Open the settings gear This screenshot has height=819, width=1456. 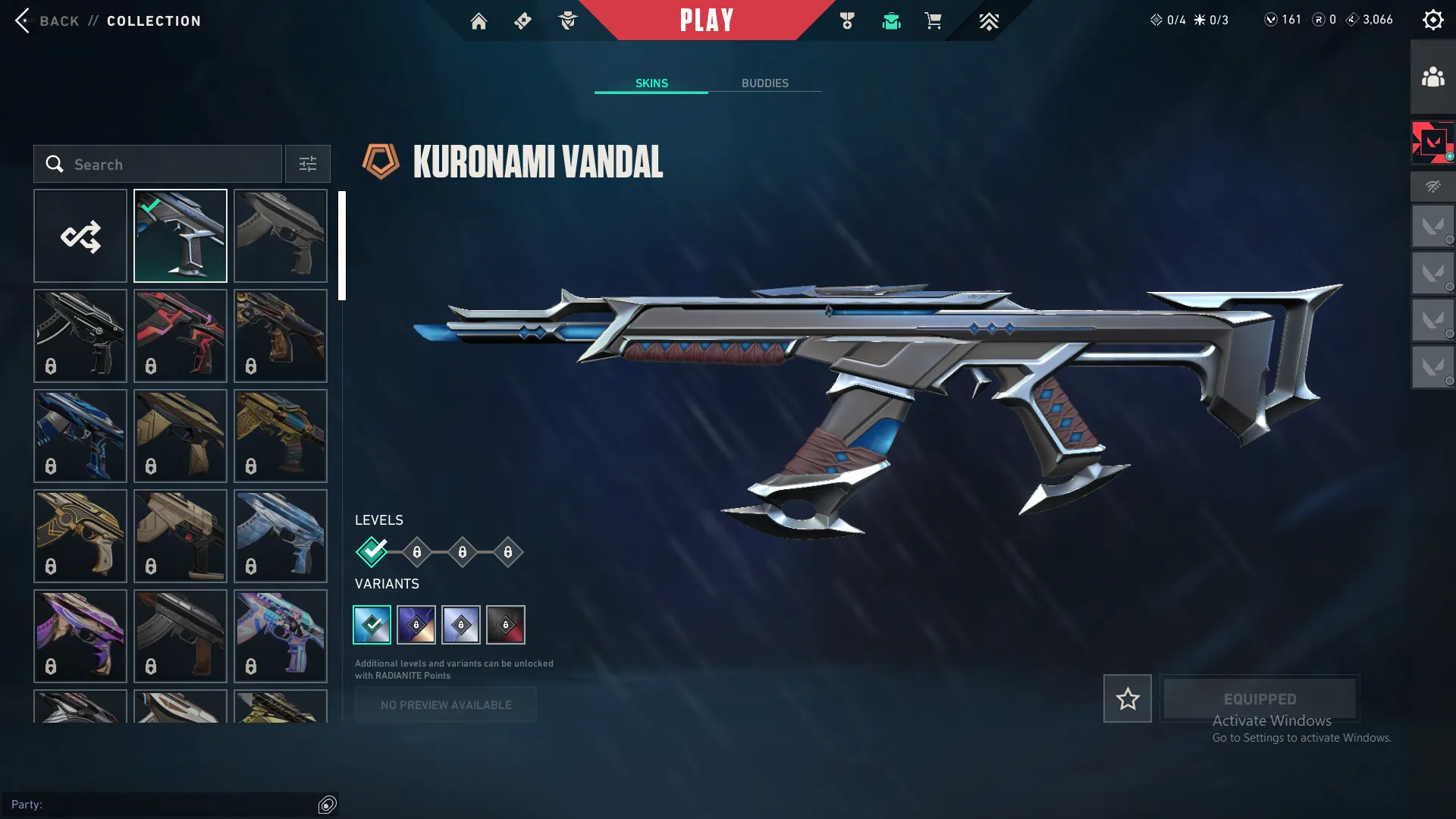(x=1433, y=19)
